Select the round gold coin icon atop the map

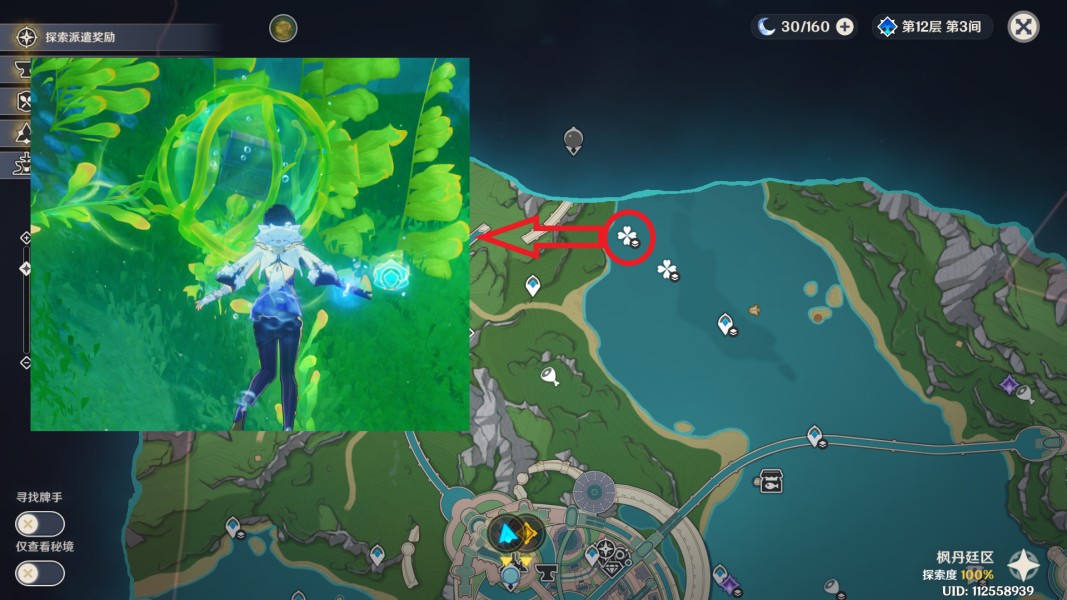point(283,28)
